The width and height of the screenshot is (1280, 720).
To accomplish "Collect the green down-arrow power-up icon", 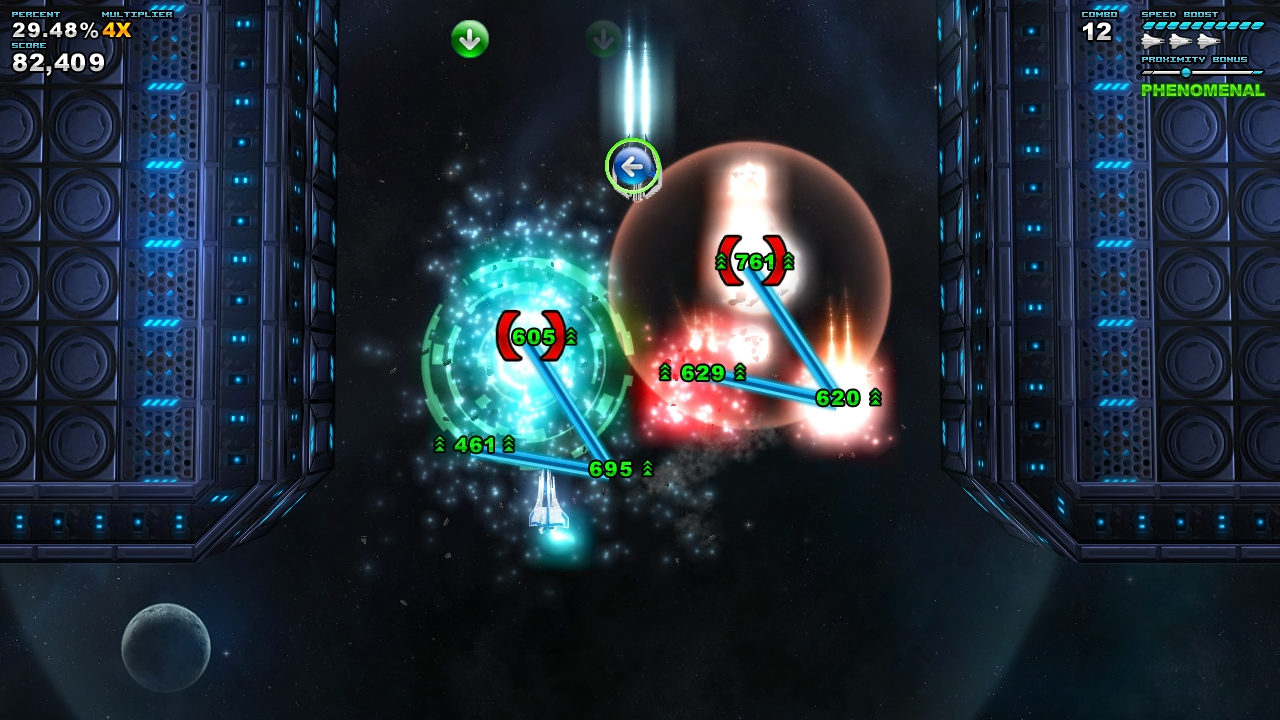I will [x=469, y=39].
